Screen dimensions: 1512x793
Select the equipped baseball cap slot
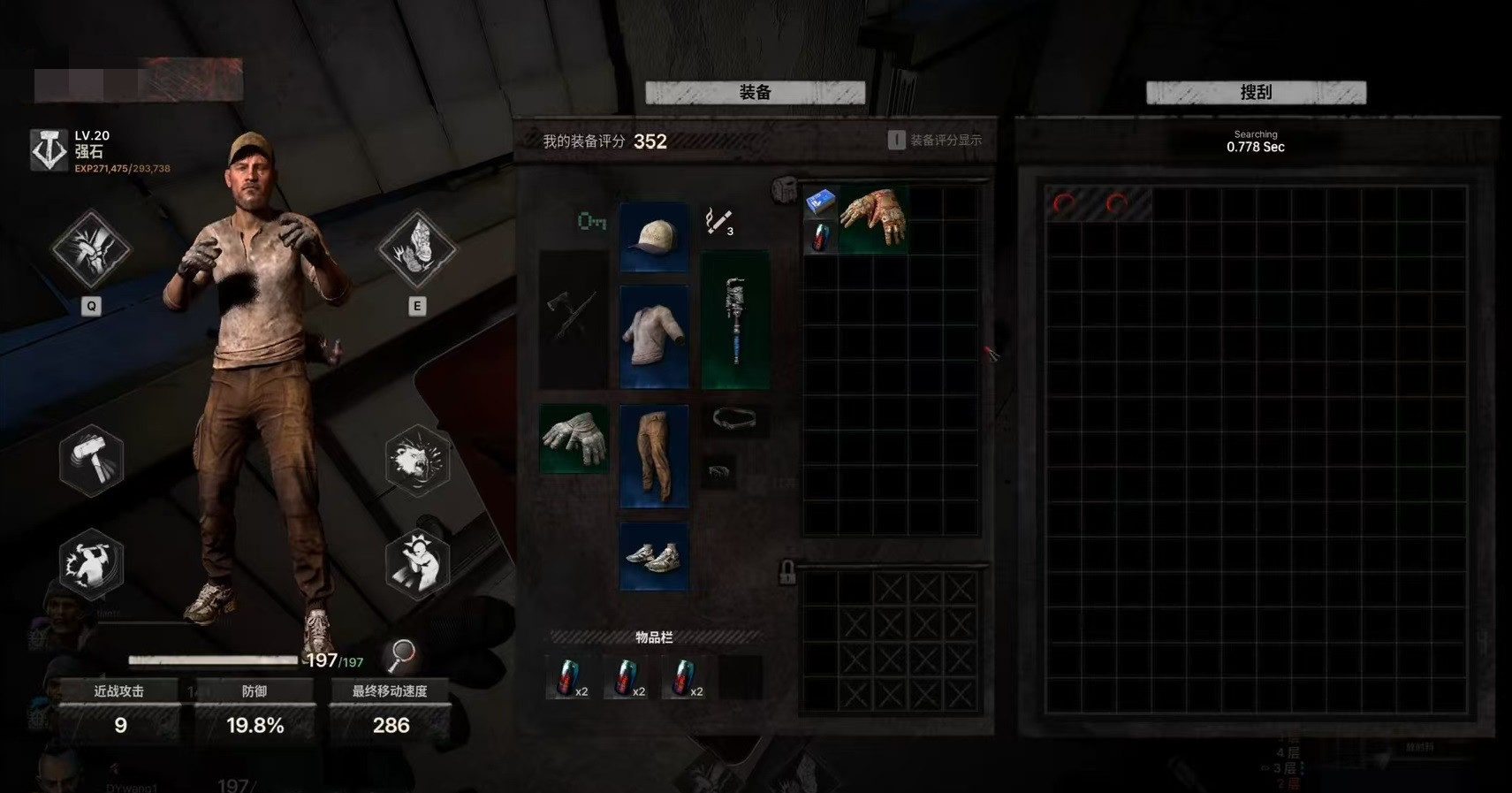(x=654, y=237)
